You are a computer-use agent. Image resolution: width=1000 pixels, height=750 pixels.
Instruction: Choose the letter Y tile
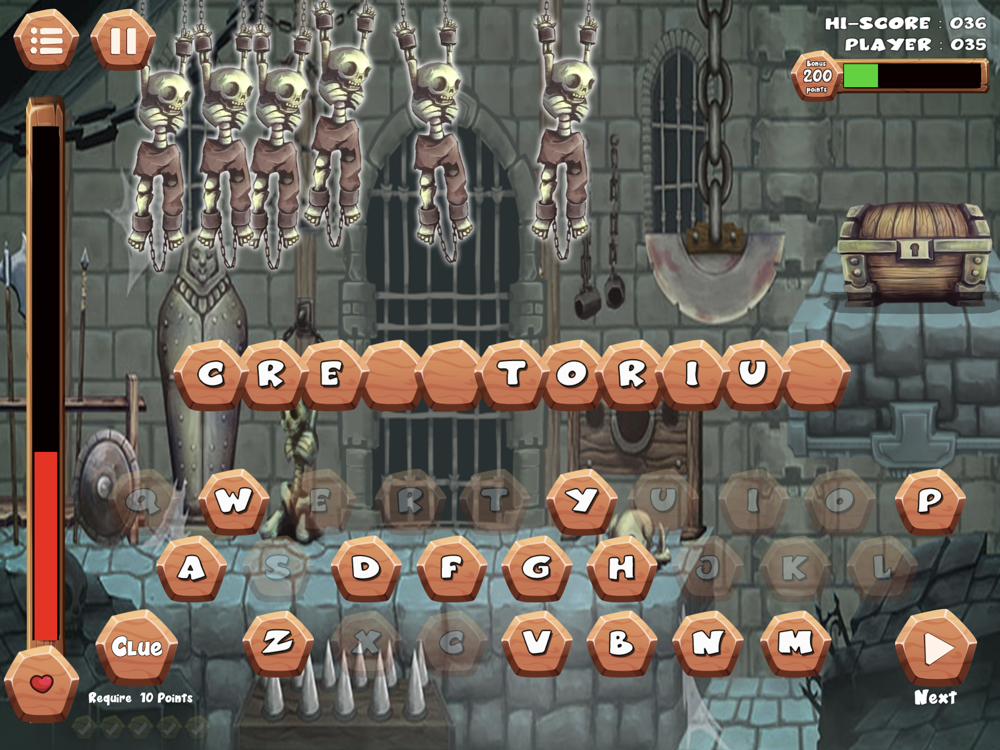coord(581,501)
